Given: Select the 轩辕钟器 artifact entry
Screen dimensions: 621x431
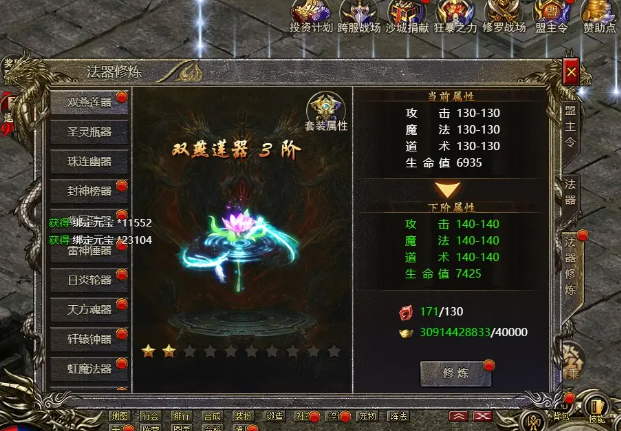Looking at the screenshot, I should click(88, 339).
